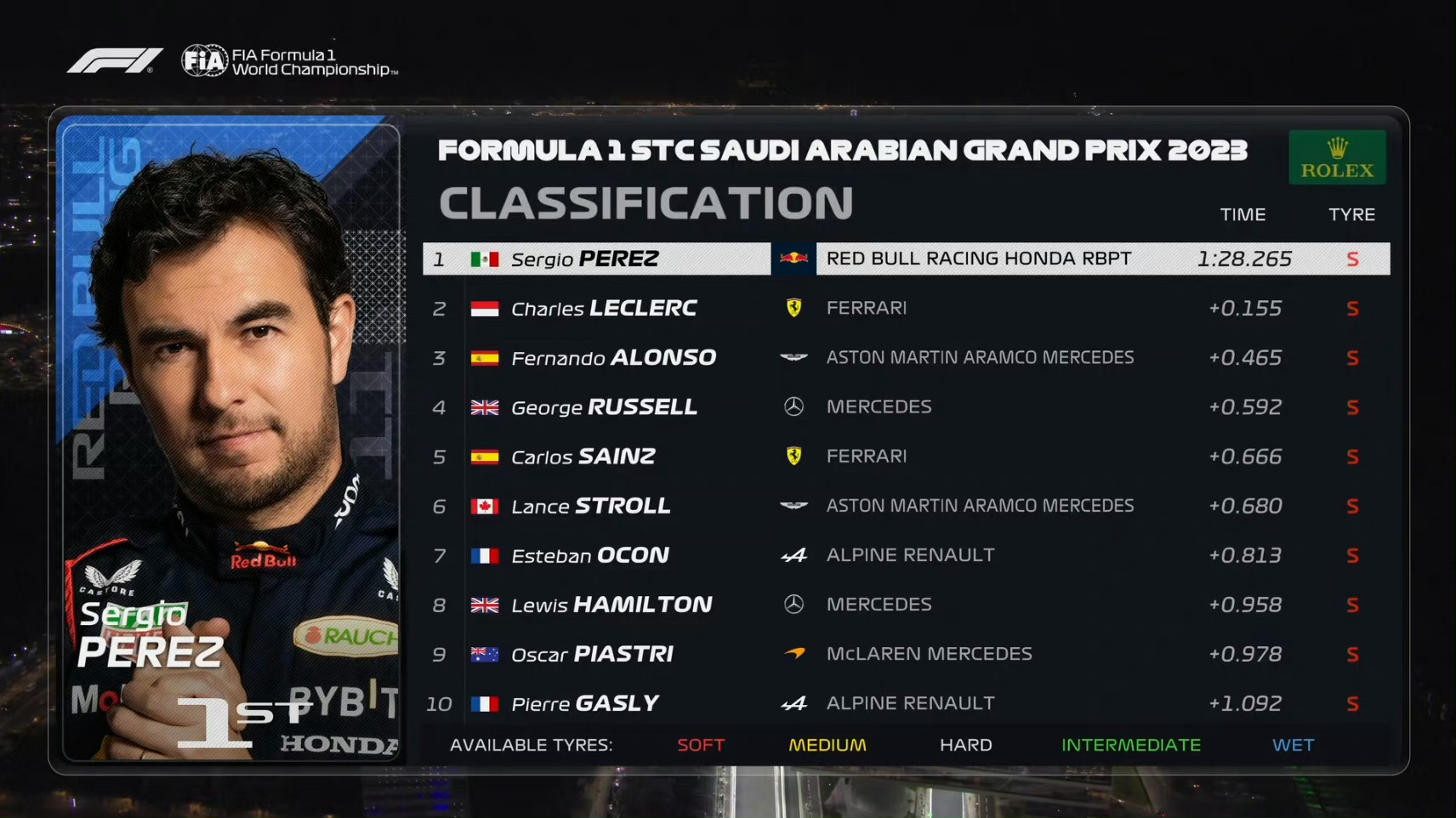The height and width of the screenshot is (818, 1456).
Task: Select Esteban Ocon's classification row
Action: tap(906, 554)
